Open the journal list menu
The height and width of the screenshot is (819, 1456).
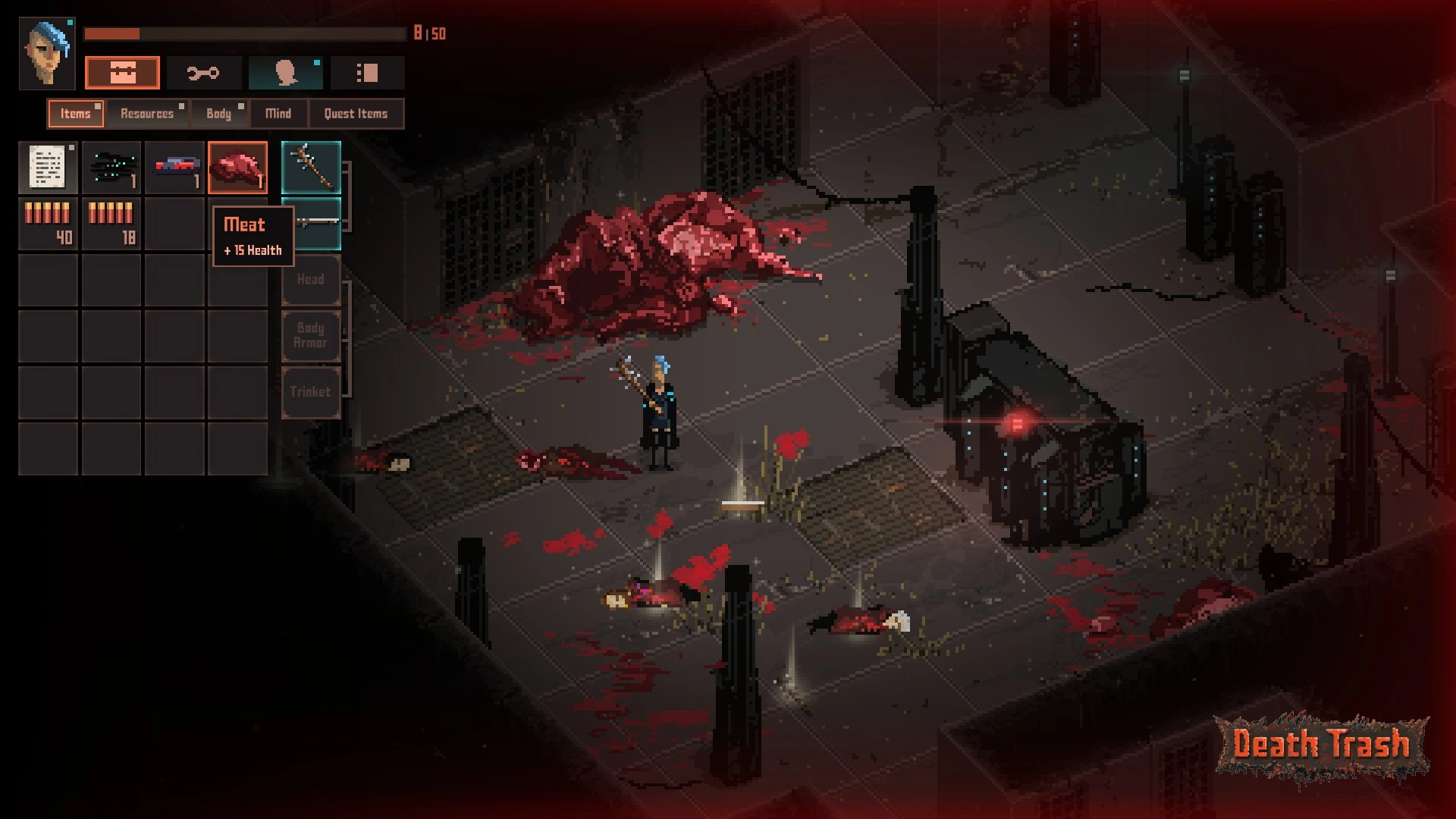coord(367,73)
